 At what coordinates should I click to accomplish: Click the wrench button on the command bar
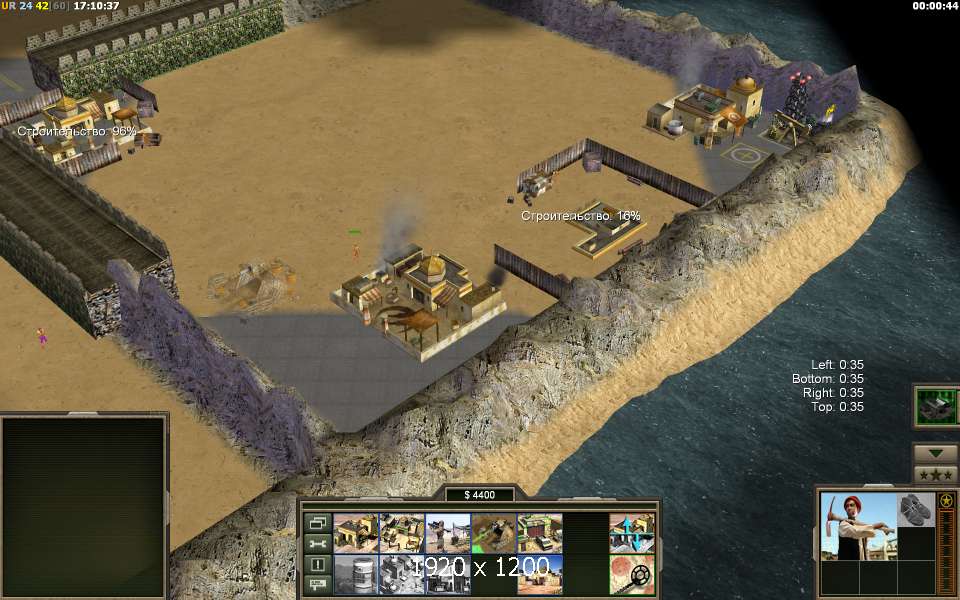click(317, 543)
